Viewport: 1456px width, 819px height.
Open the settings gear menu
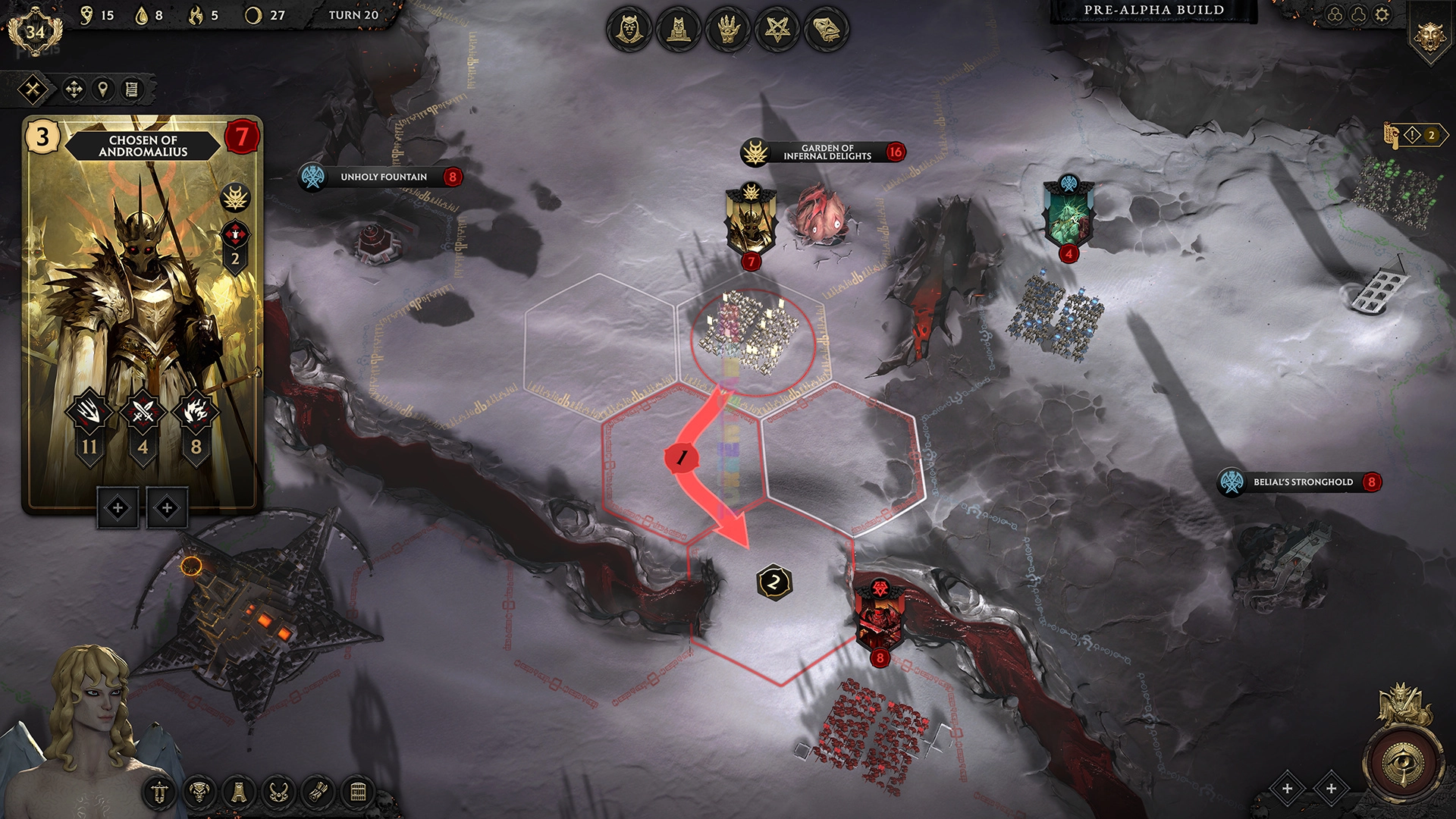point(1382,15)
